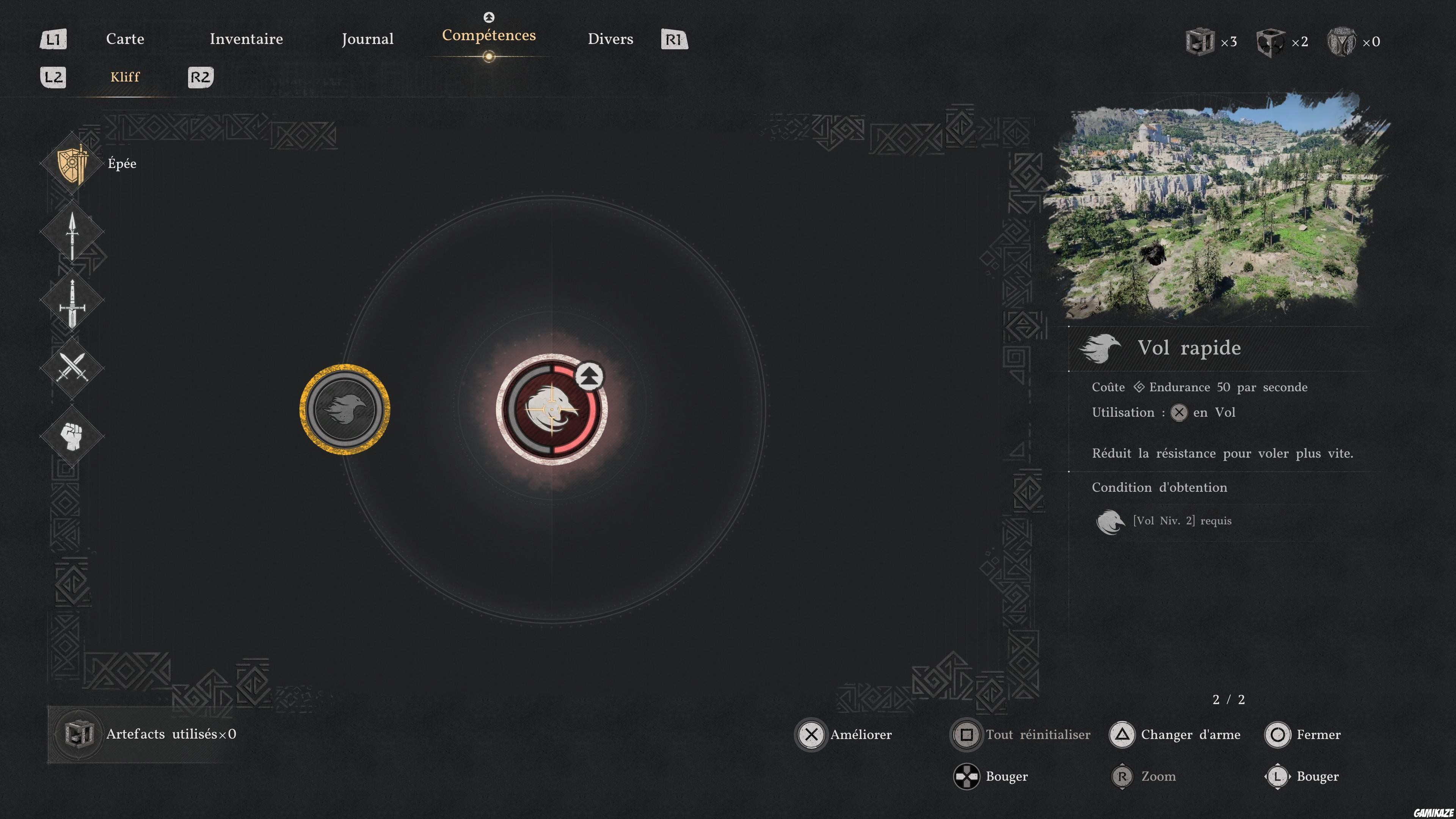
Task: Select the central Vol rapide skill node
Action: 552,409
